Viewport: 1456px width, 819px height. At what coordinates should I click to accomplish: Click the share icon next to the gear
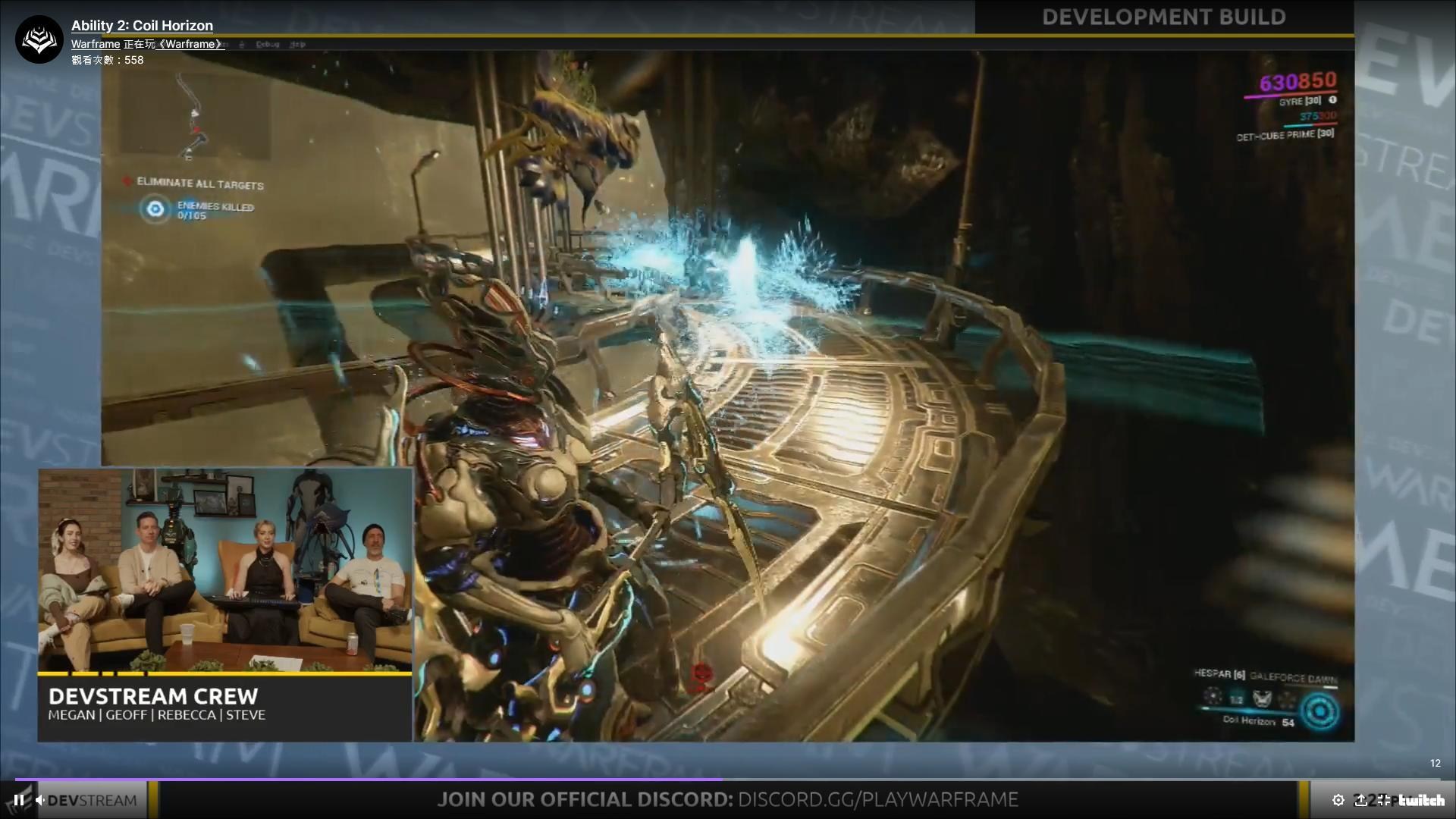[x=1362, y=800]
